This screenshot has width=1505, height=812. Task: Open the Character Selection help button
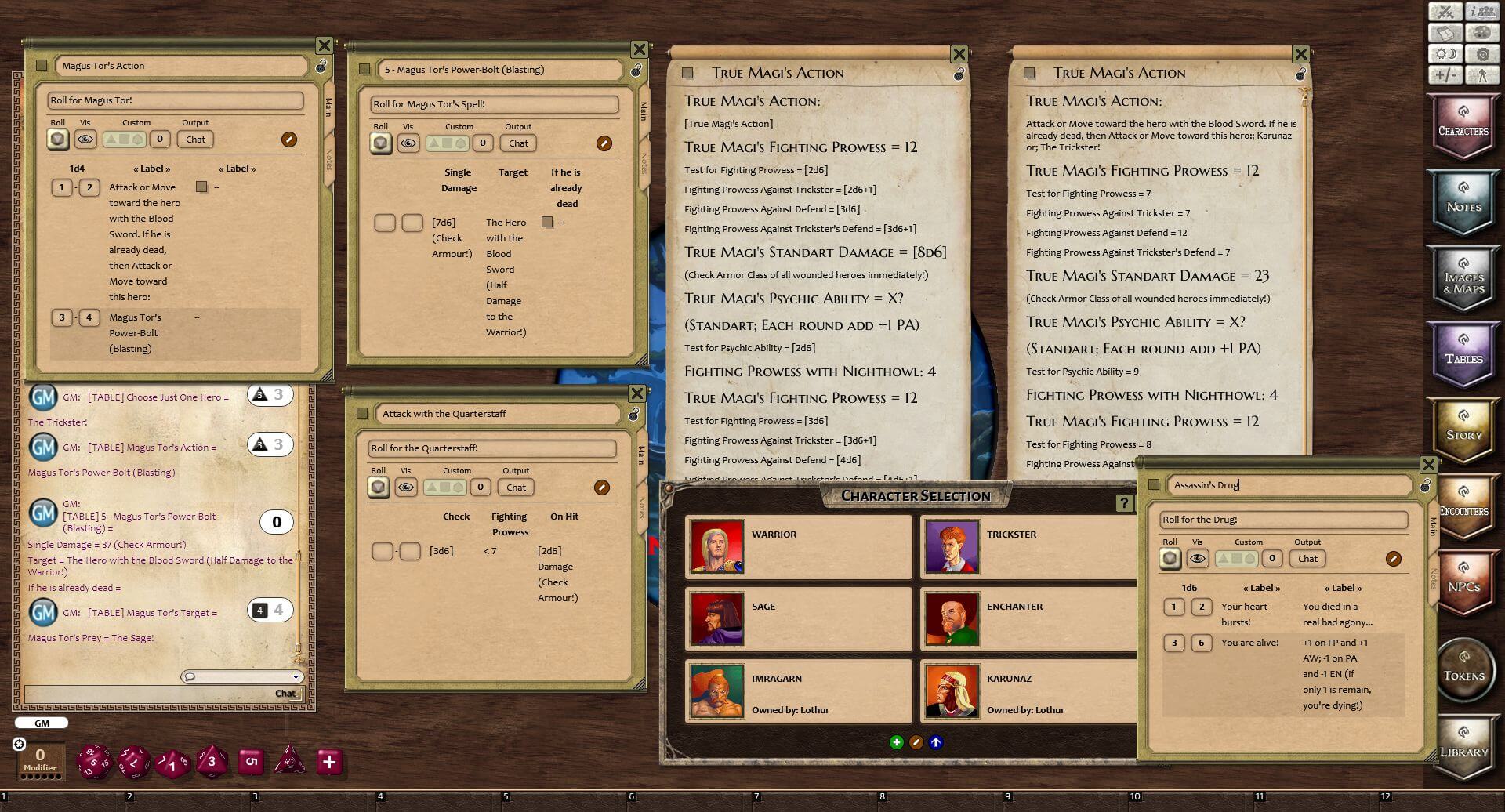[1124, 503]
